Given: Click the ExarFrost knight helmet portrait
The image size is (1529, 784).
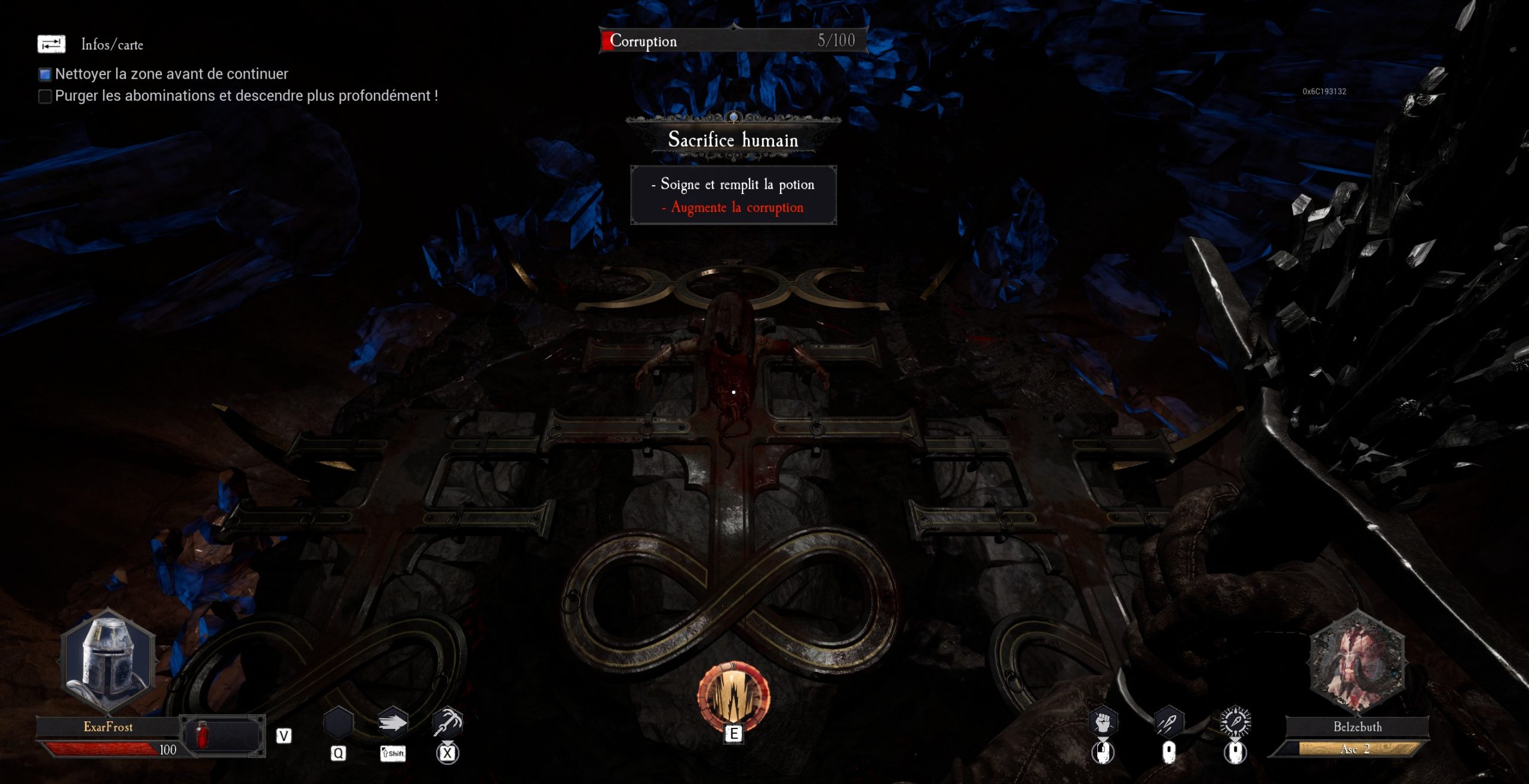Looking at the screenshot, I should 109,660.
